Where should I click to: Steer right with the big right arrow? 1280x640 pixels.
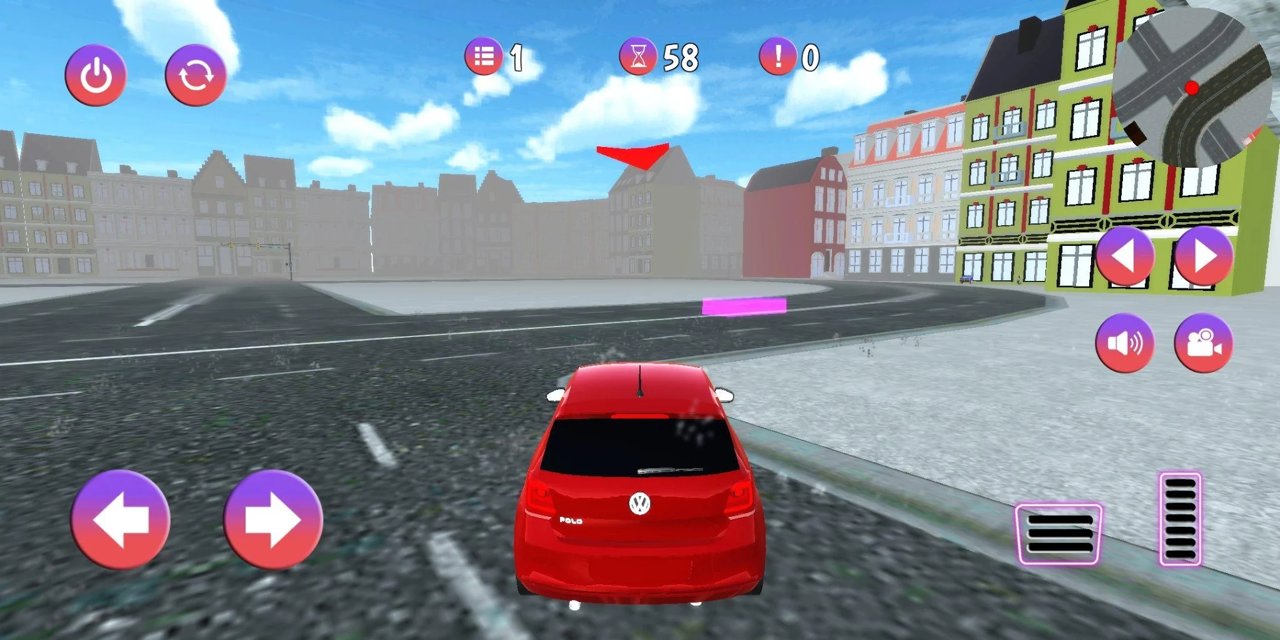coord(273,520)
